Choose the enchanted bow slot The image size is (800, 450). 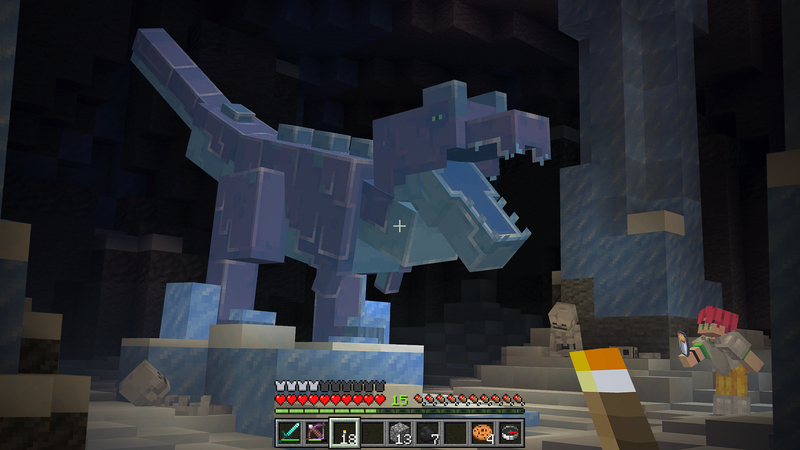(x=316, y=432)
